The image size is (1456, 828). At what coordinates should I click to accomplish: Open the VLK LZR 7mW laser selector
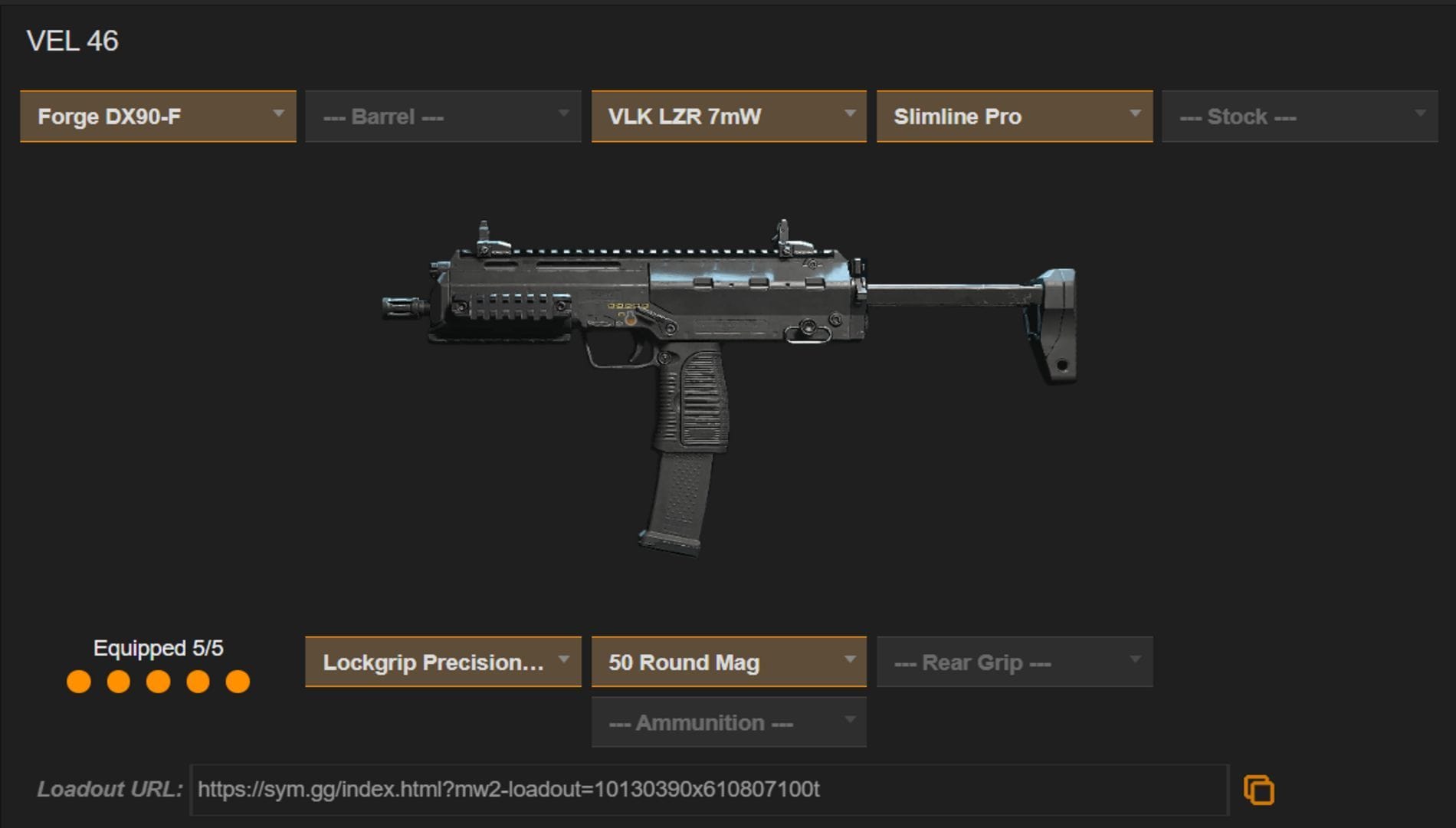point(728,116)
